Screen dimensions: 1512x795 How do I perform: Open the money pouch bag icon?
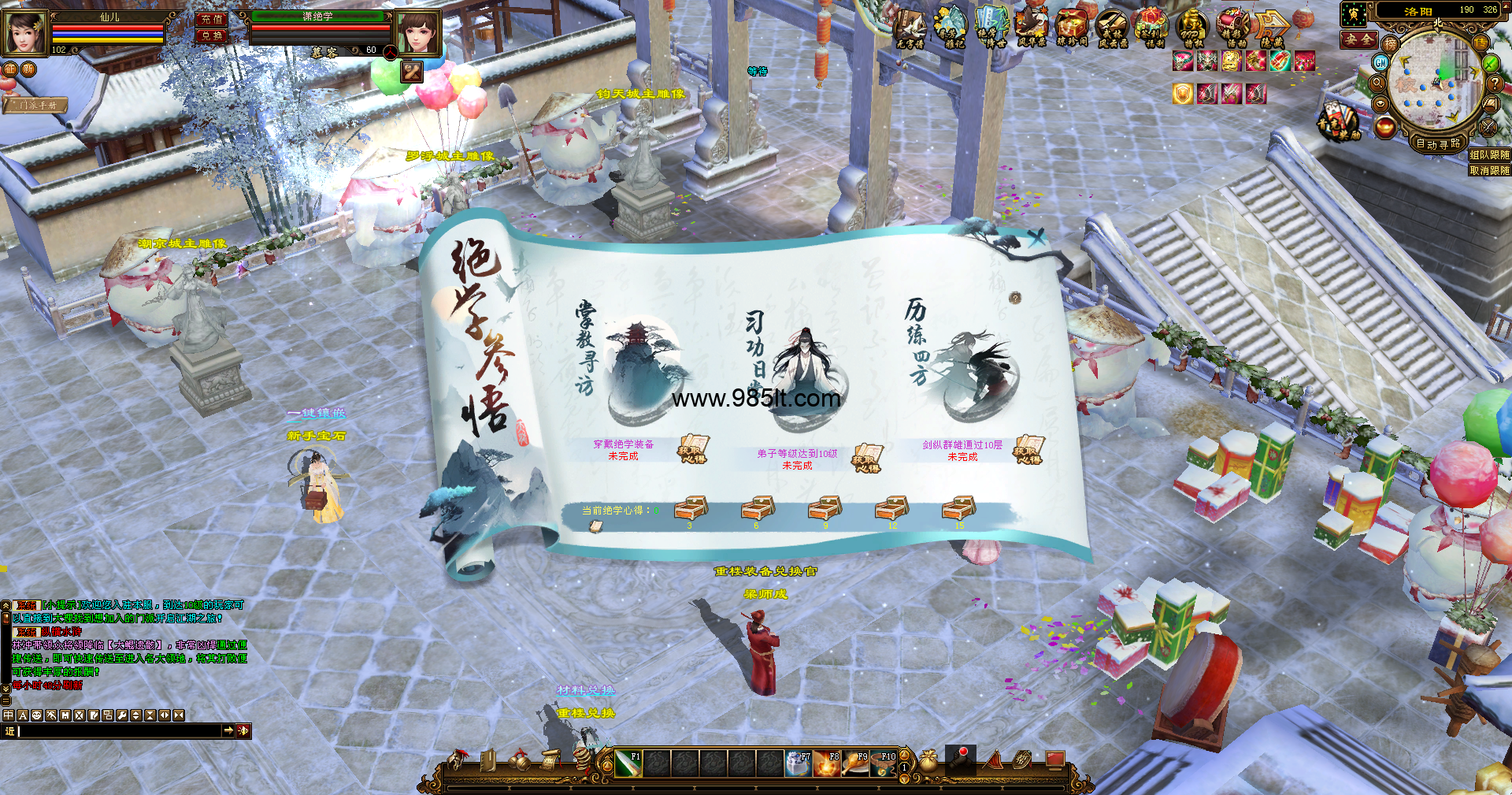point(928,760)
